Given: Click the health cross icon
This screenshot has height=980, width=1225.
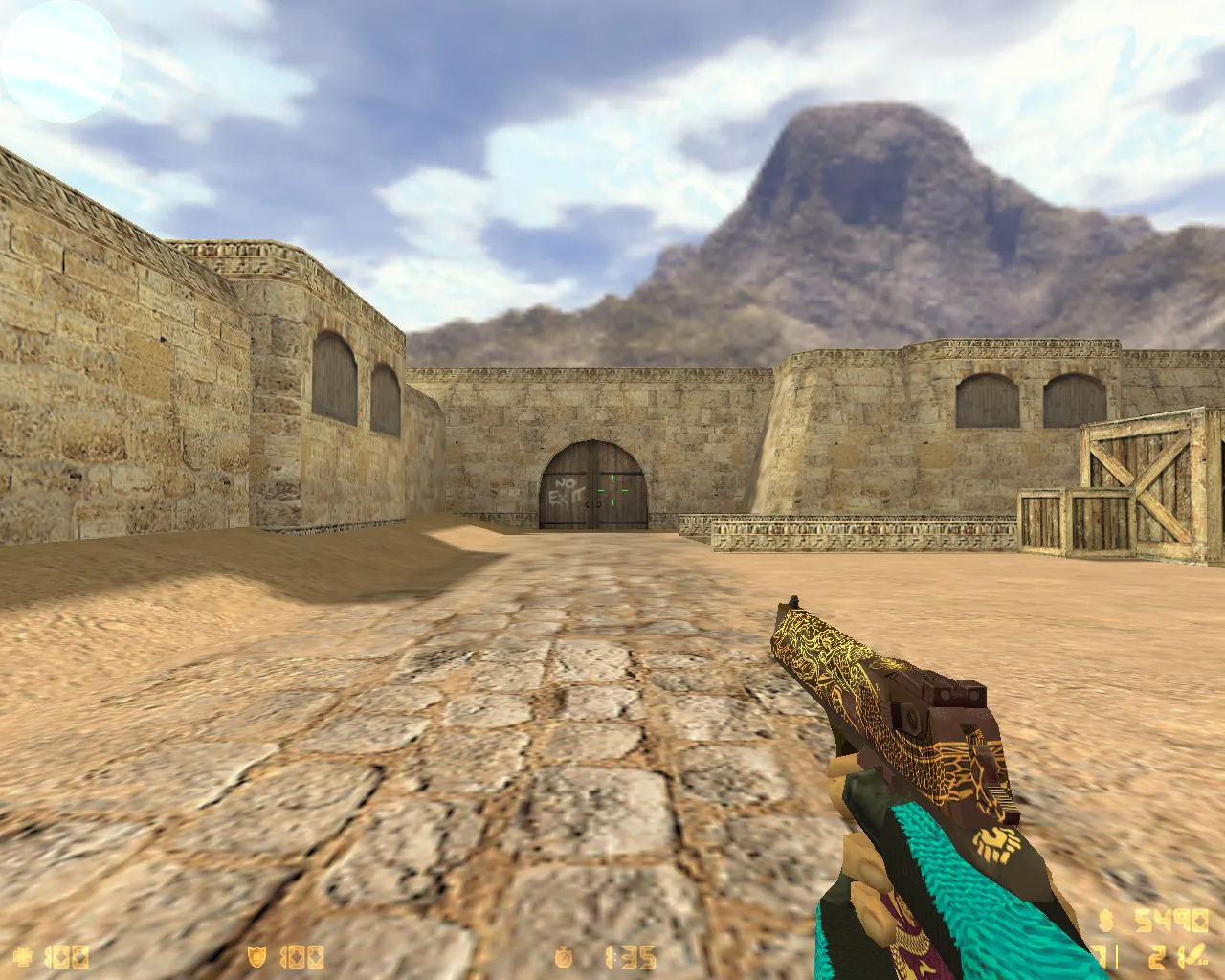Looking at the screenshot, I should click(24, 955).
